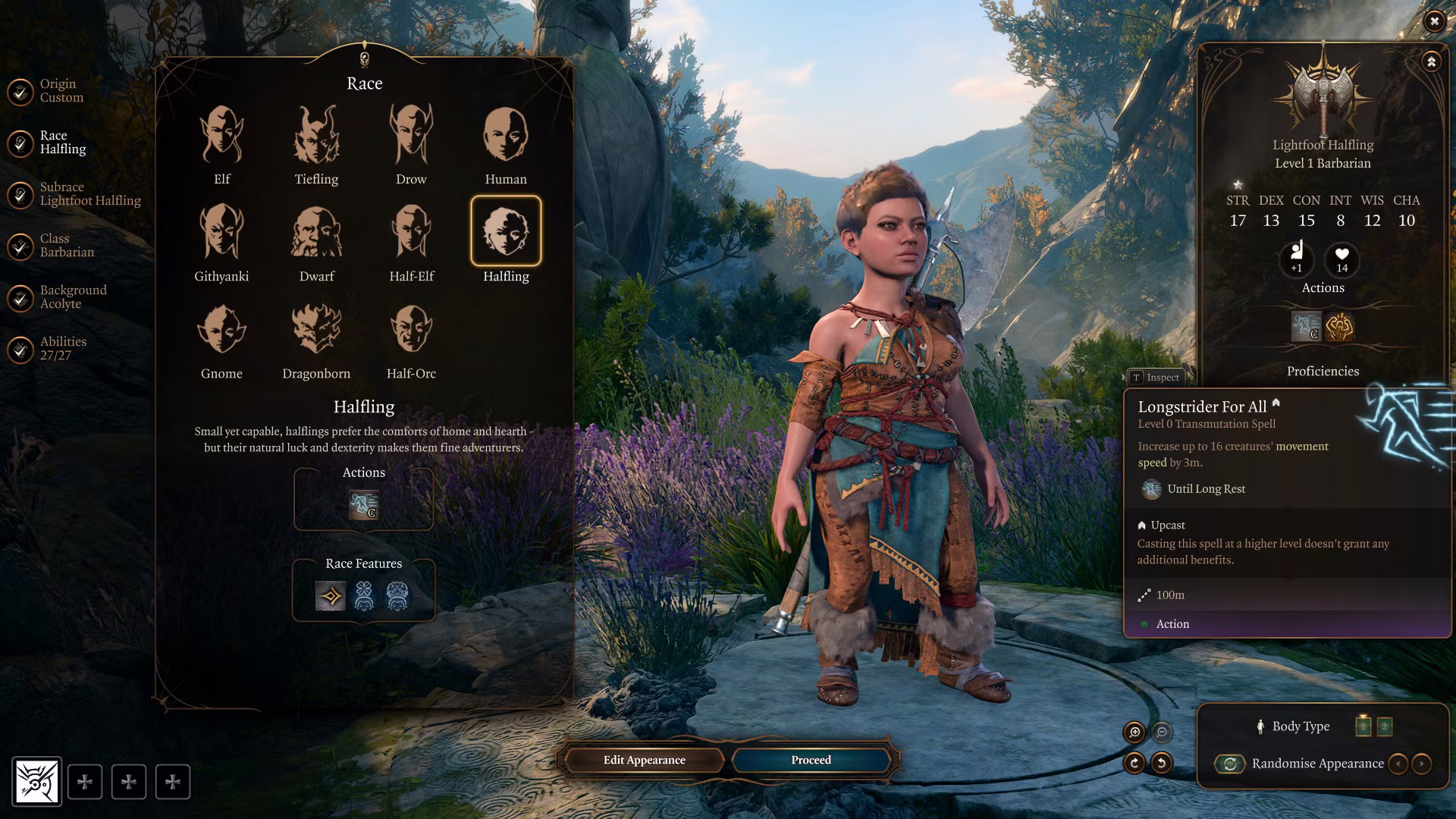Screen dimensions: 1456x819
Task: Zoom in on the character preview
Action: coord(1134,732)
